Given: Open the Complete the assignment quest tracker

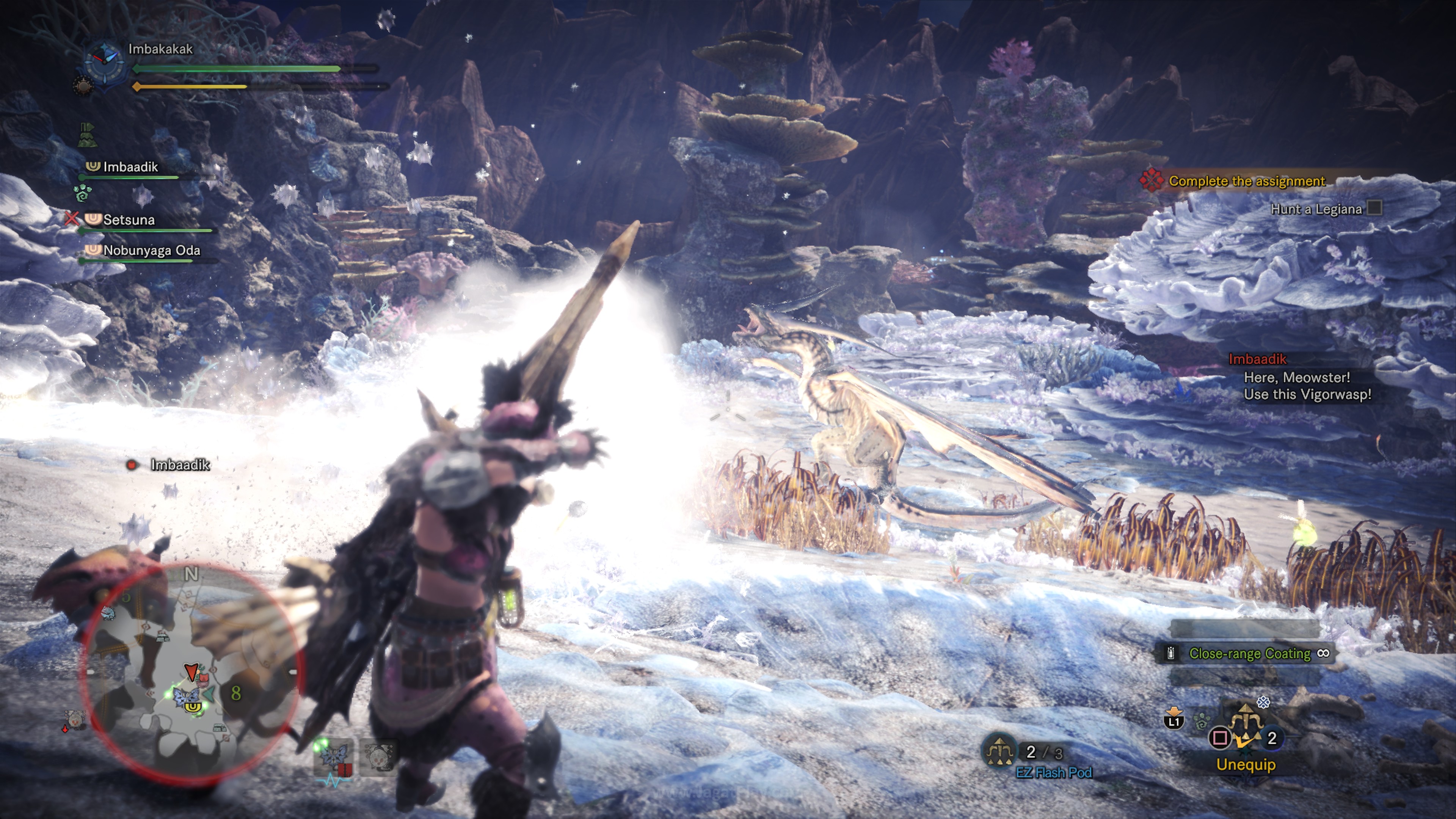Looking at the screenshot, I should [1246, 181].
